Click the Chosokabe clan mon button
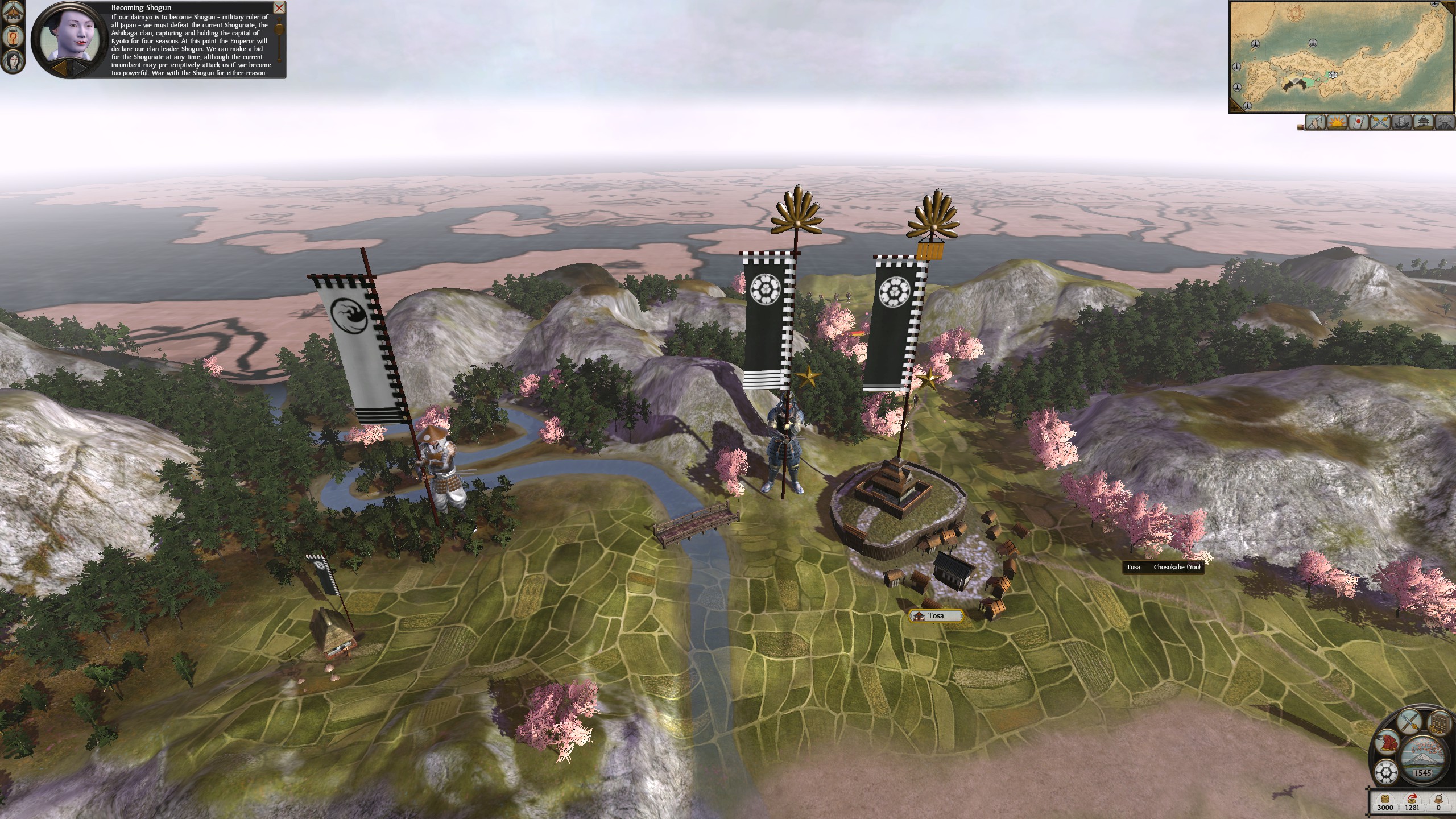This screenshot has height=819, width=1456. click(1387, 772)
